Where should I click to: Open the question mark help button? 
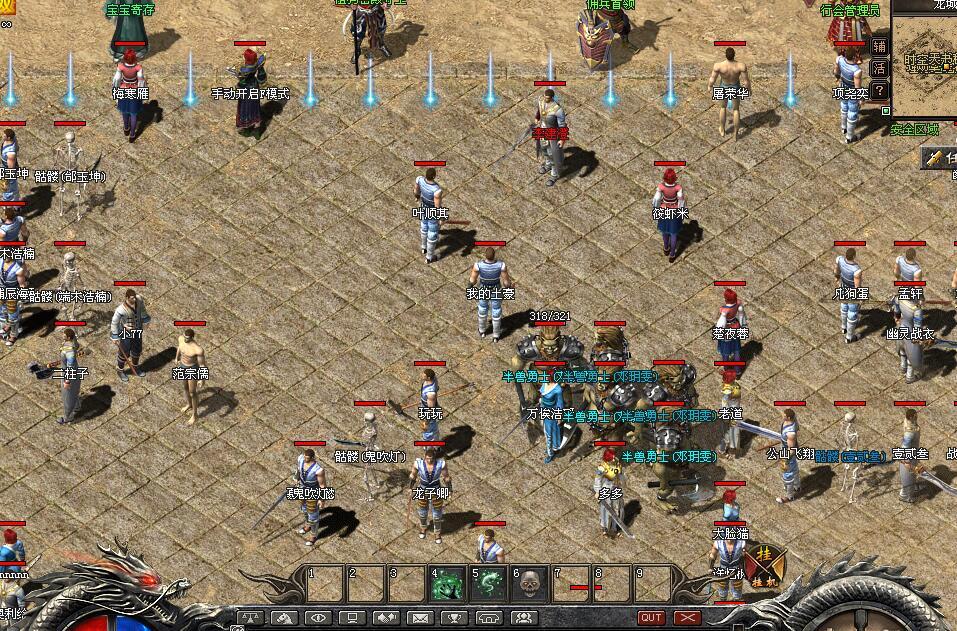[879, 90]
